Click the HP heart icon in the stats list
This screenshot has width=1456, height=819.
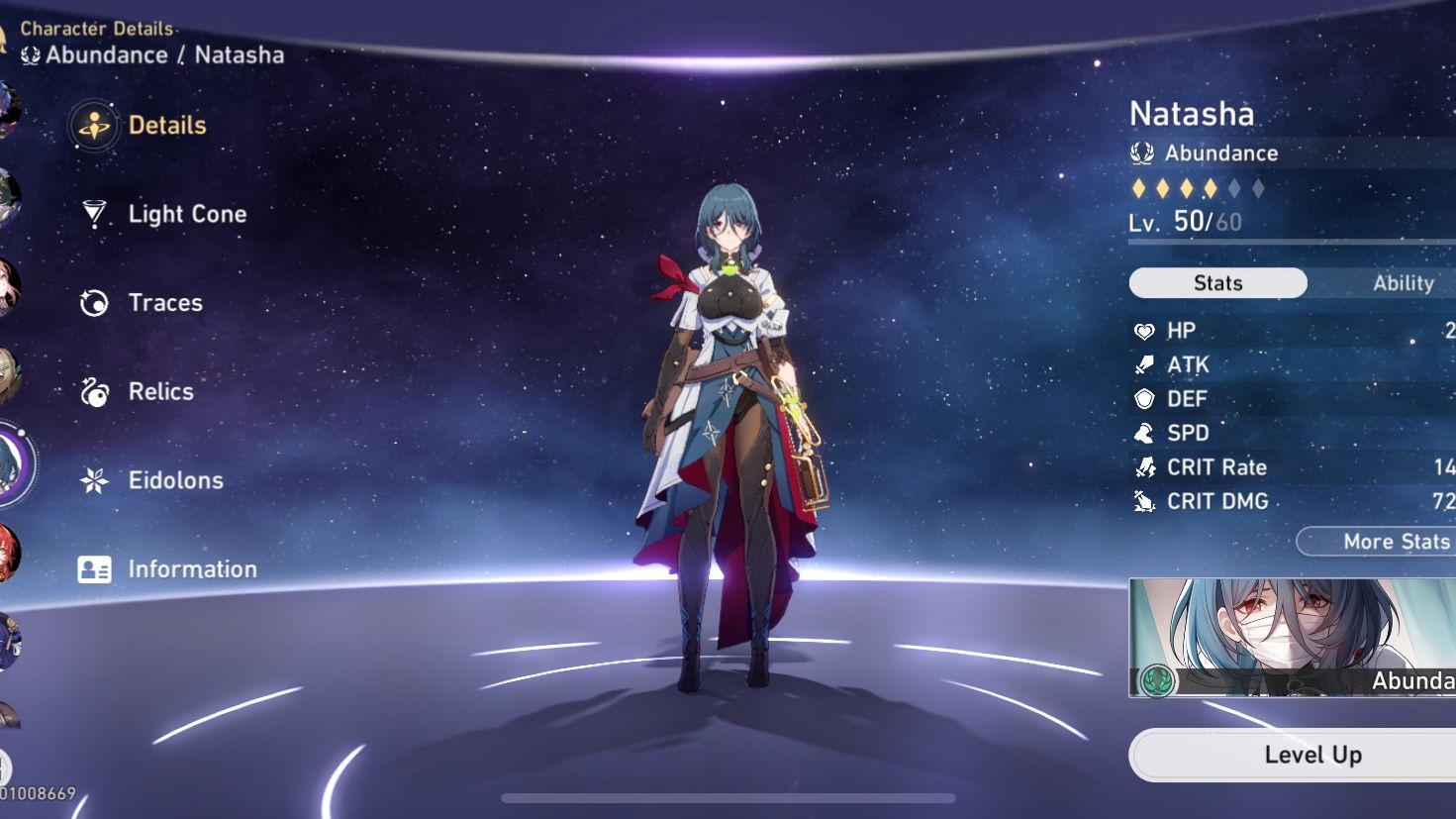1146,330
